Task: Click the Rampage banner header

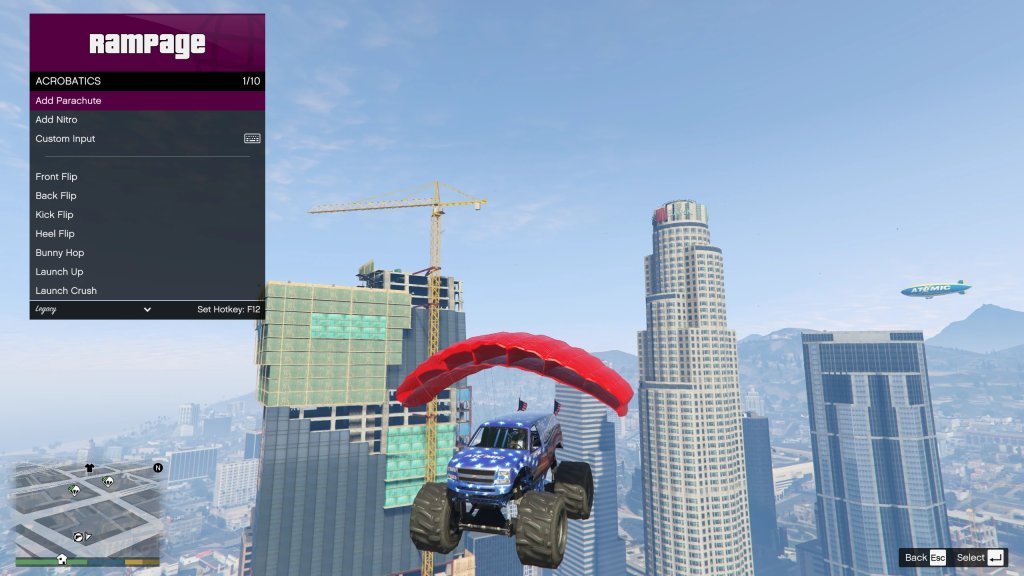Action: pyautogui.click(x=147, y=43)
